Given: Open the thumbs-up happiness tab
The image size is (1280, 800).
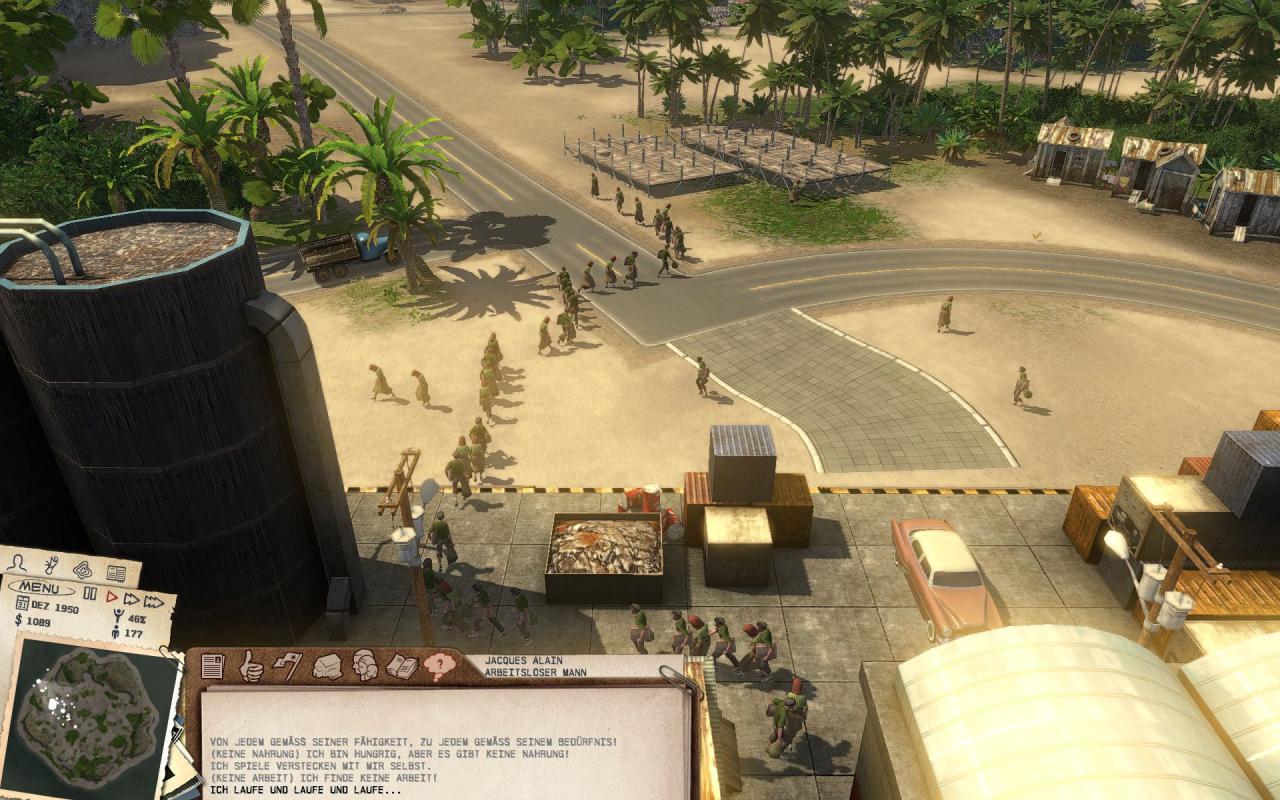Looking at the screenshot, I should pyautogui.click(x=250, y=665).
